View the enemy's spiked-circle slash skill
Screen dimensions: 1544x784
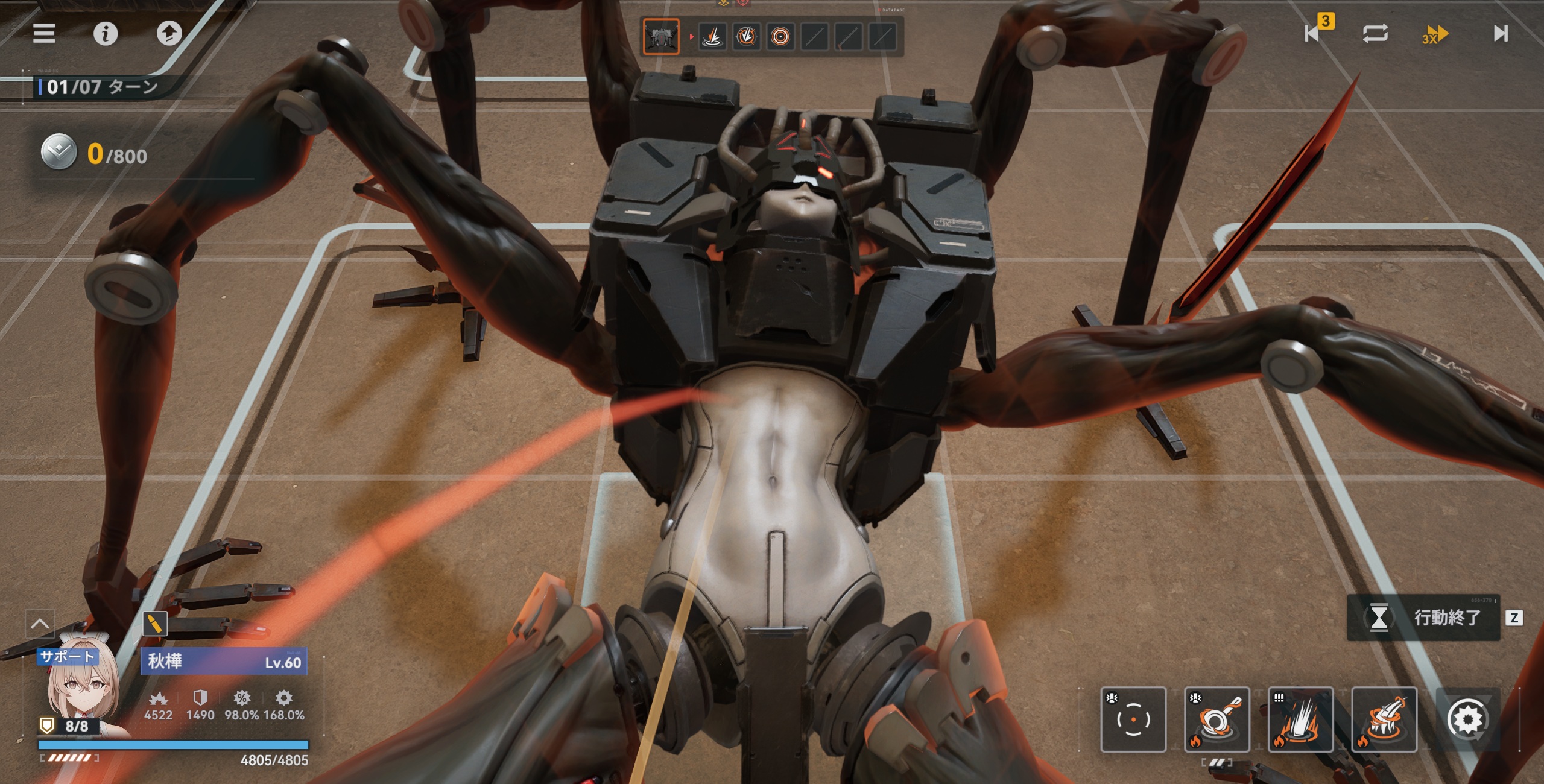(x=746, y=37)
